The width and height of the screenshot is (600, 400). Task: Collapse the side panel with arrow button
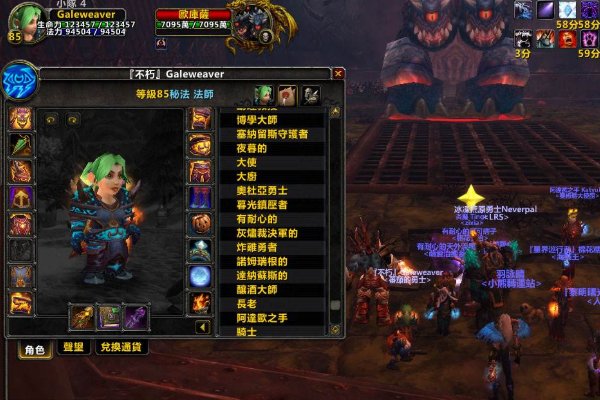point(202,327)
